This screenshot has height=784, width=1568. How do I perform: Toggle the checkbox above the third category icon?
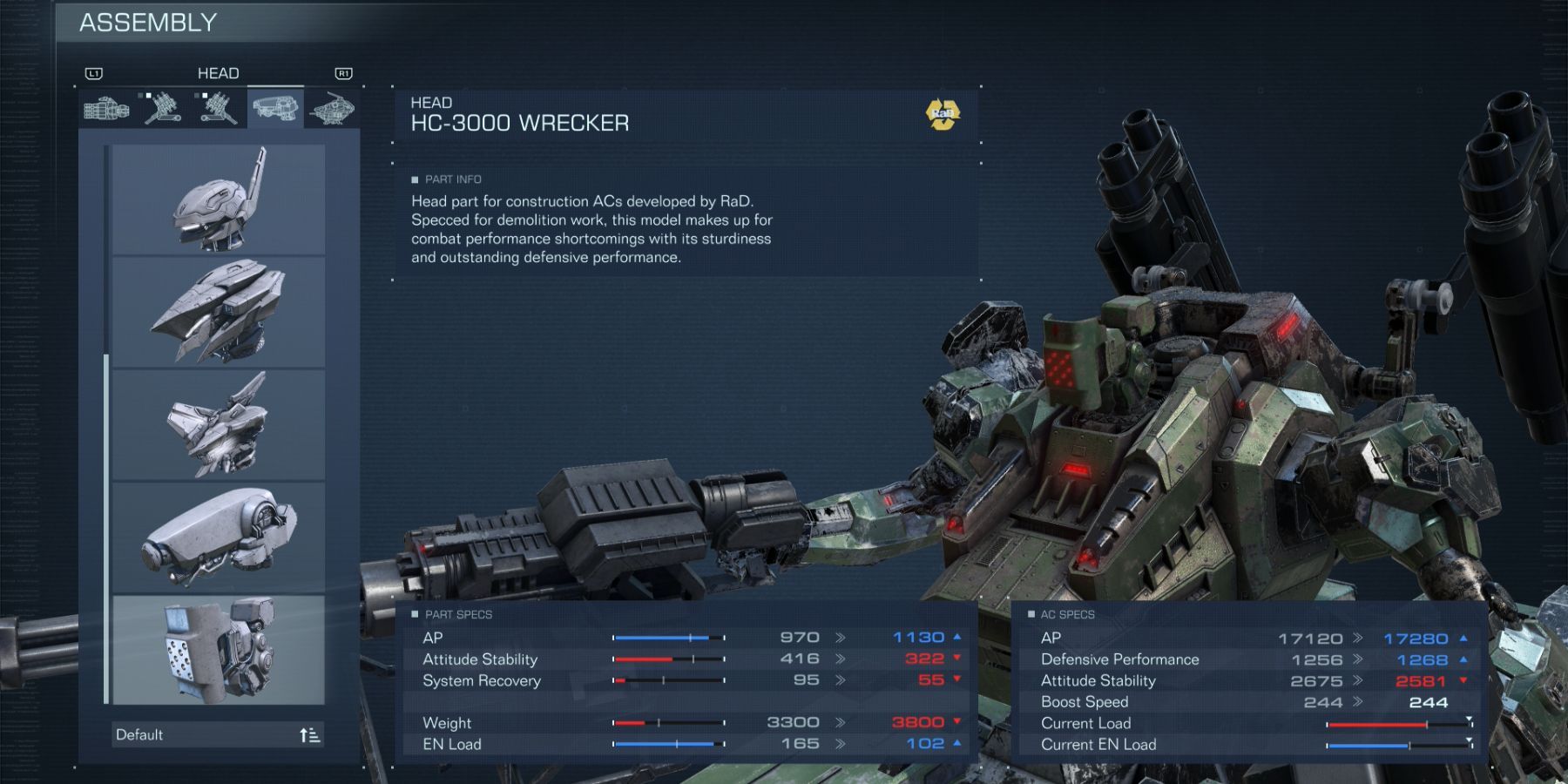tap(204, 95)
